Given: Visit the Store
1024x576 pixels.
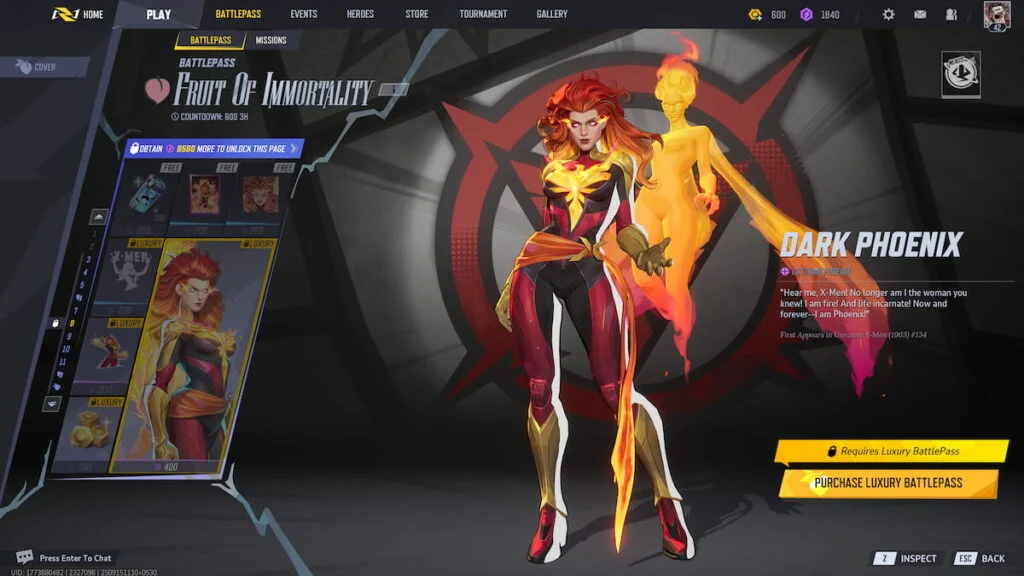Looking at the screenshot, I should (x=417, y=14).
